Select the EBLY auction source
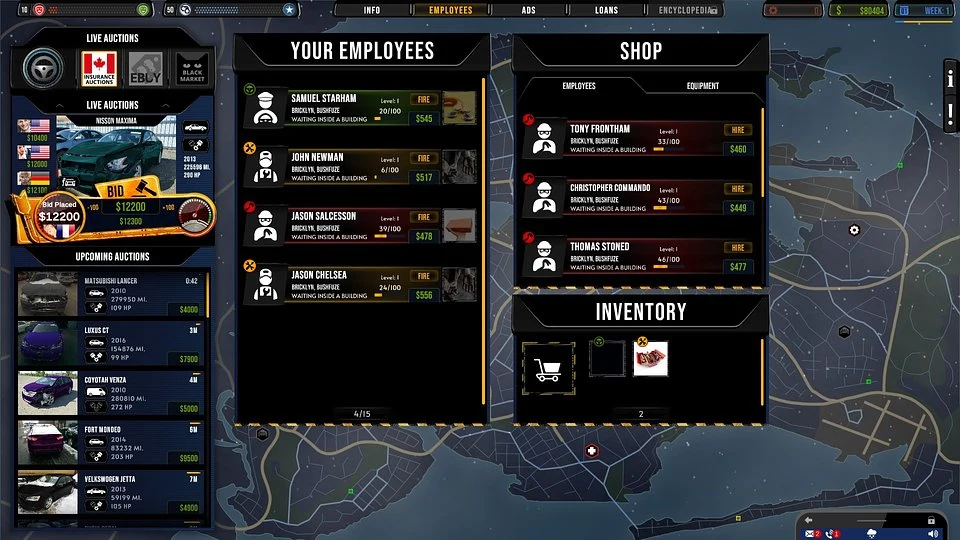This screenshot has width=960, height=540. [145, 69]
